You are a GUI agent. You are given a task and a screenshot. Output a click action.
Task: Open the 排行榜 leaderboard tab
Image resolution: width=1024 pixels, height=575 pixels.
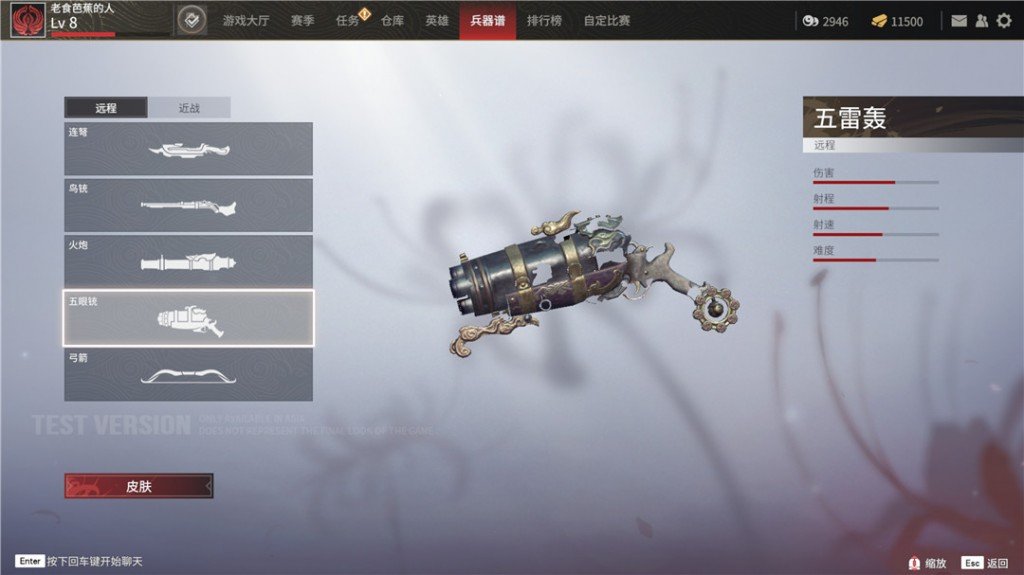coord(544,21)
